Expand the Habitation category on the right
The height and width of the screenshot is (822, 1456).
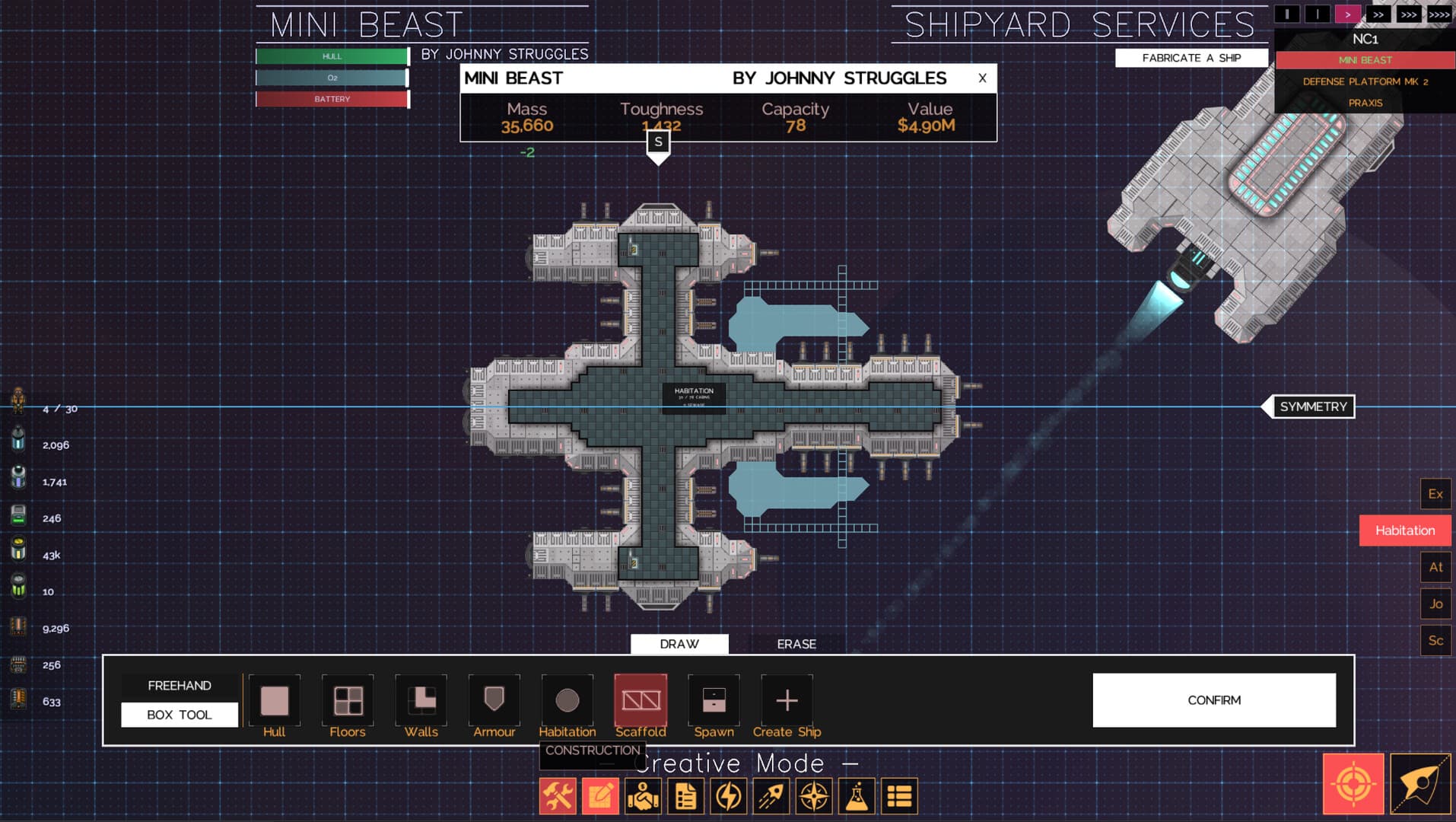click(1404, 530)
